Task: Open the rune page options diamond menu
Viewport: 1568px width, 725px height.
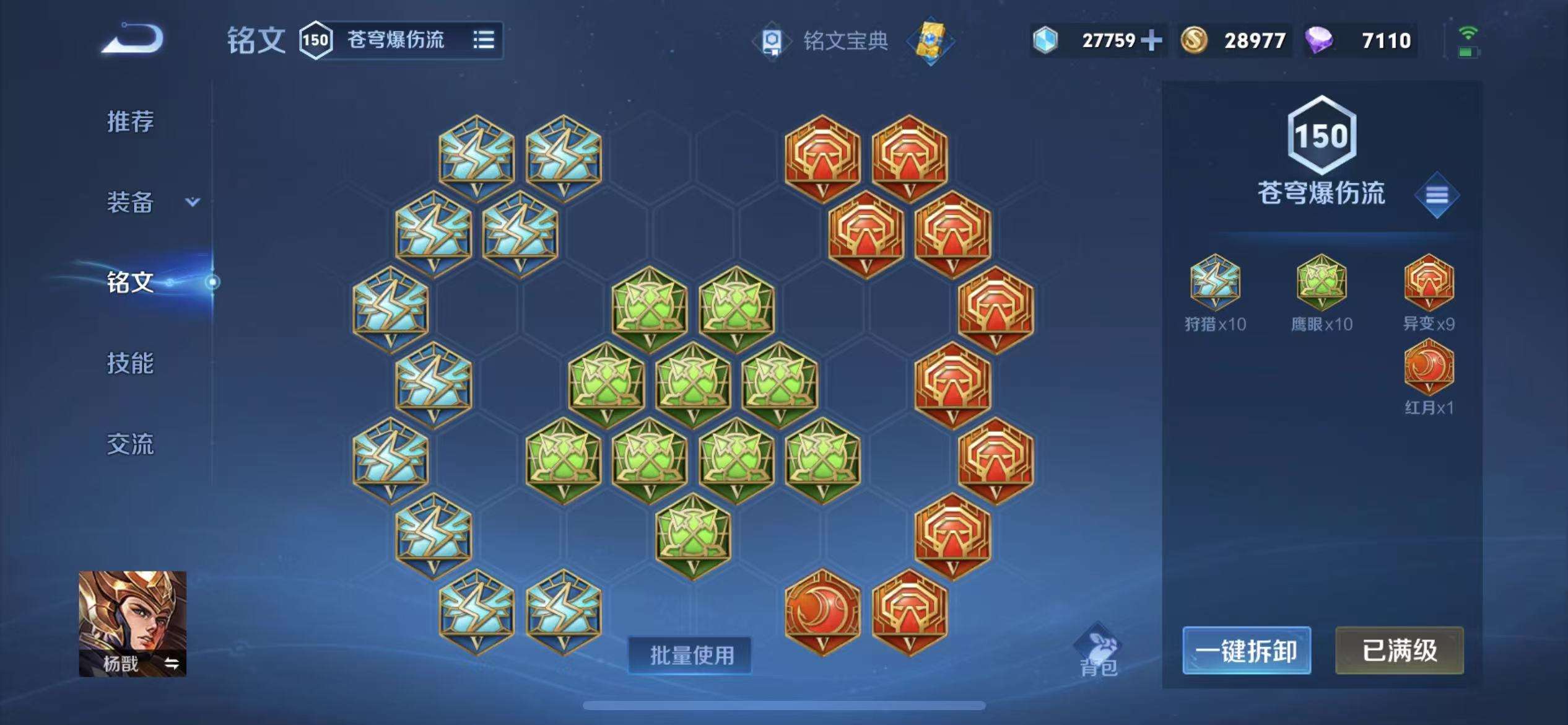Action: click(x=1437, y=195)
